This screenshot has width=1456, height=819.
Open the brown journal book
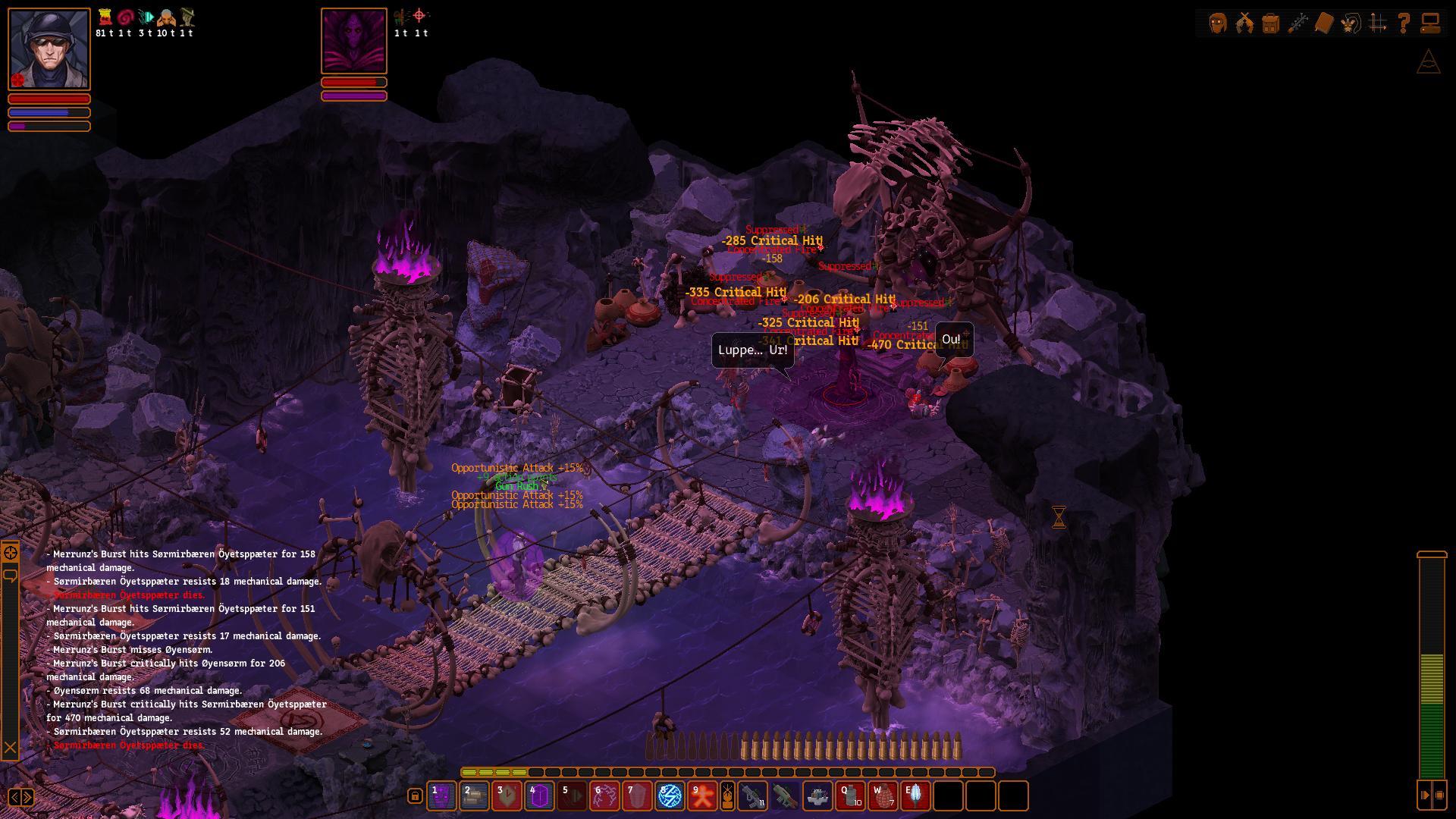tap(1323, 23)
